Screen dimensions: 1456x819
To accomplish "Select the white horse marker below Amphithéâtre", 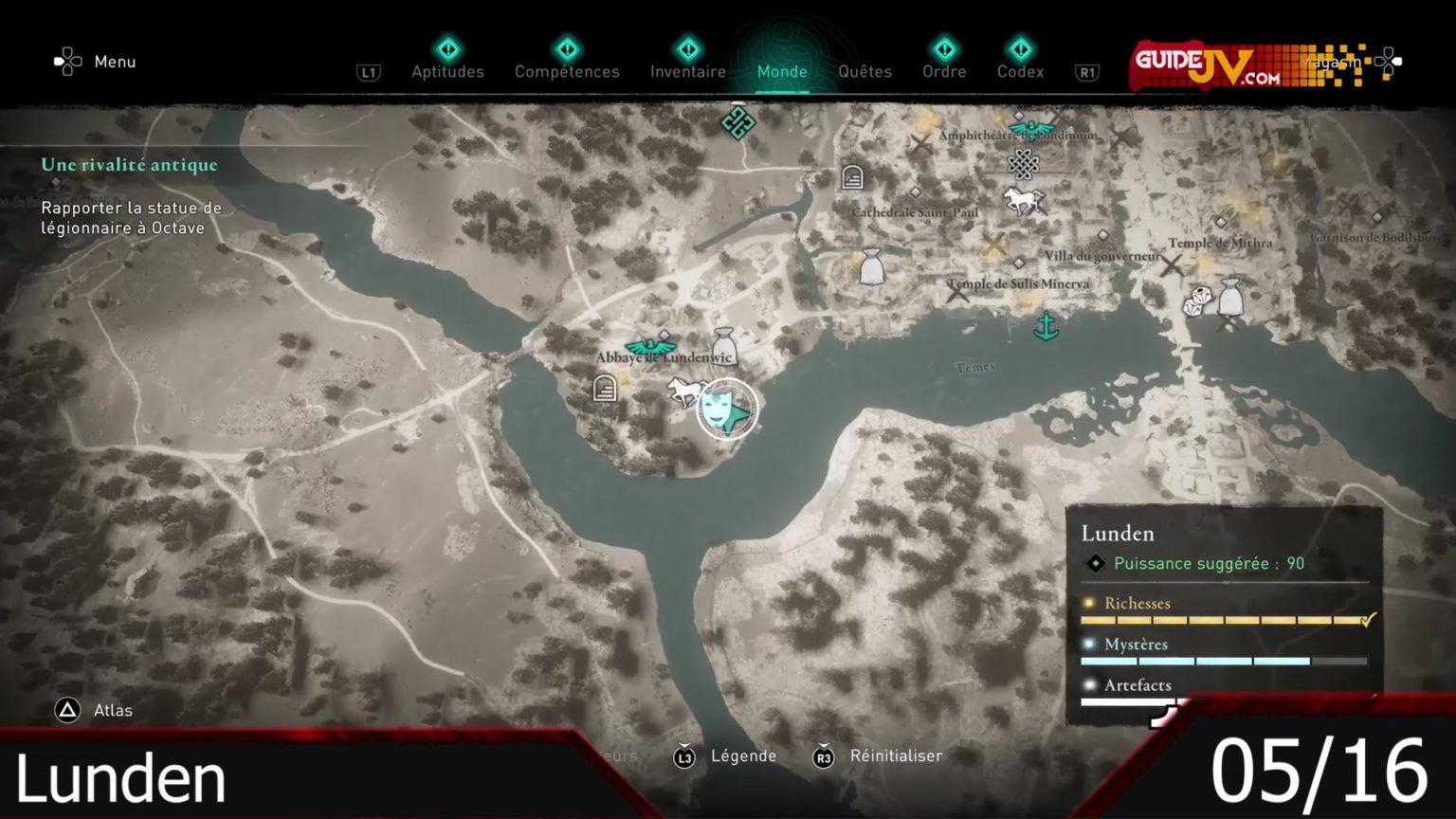I will click(1023, 200).
